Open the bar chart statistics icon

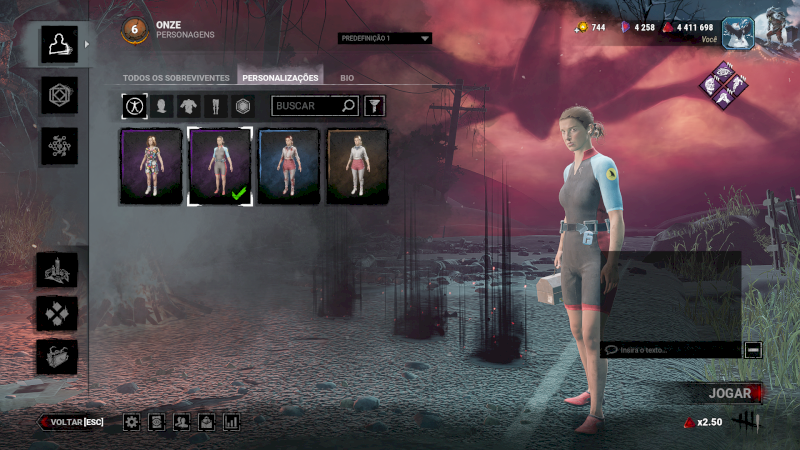point(232,422)
